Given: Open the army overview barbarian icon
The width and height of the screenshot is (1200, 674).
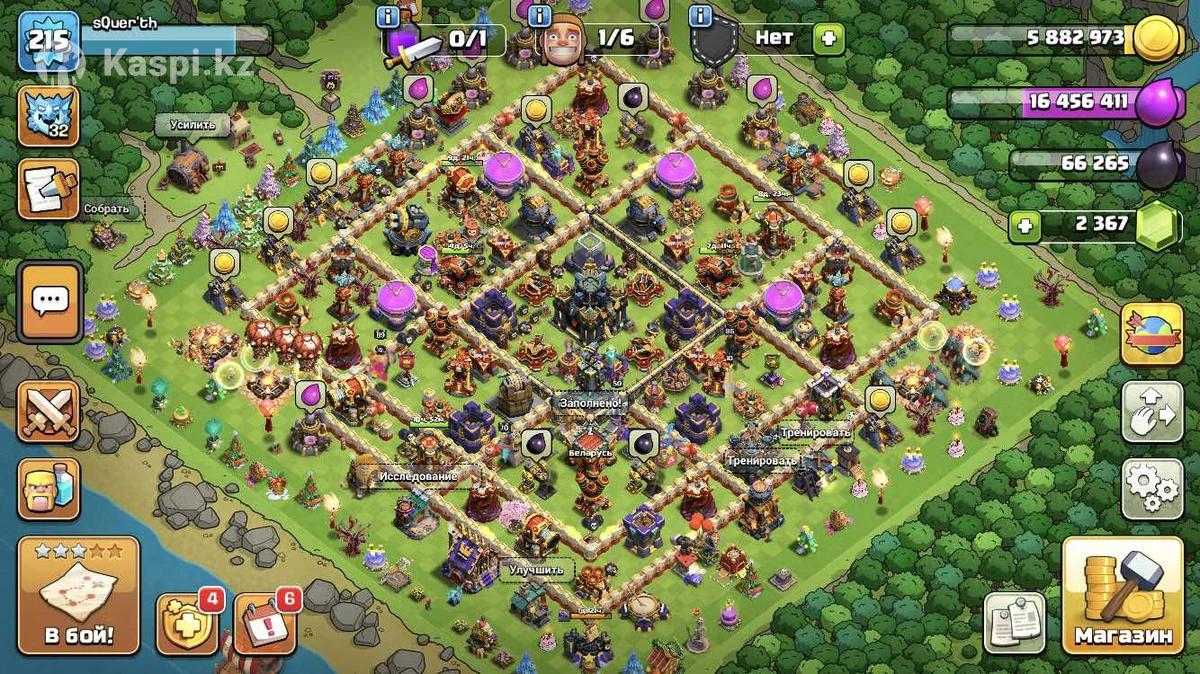Looking at the screenshot, I should click(x=49, y=488).
